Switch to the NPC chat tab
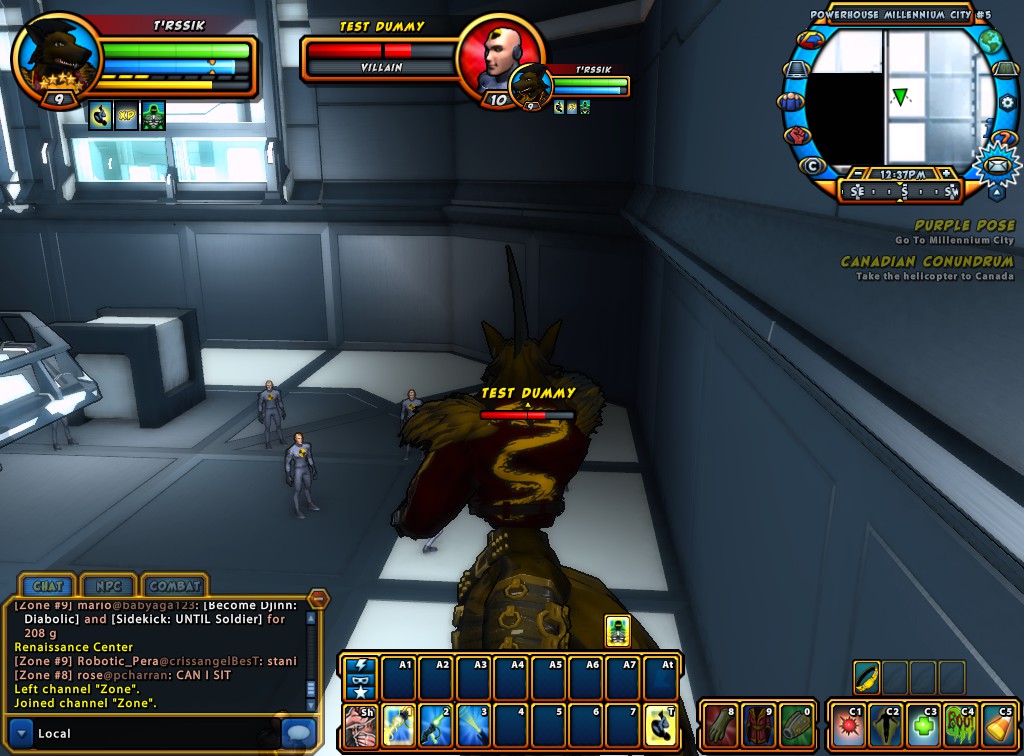The width and height of the screenshot is (1024, 756). pos(109,586)
